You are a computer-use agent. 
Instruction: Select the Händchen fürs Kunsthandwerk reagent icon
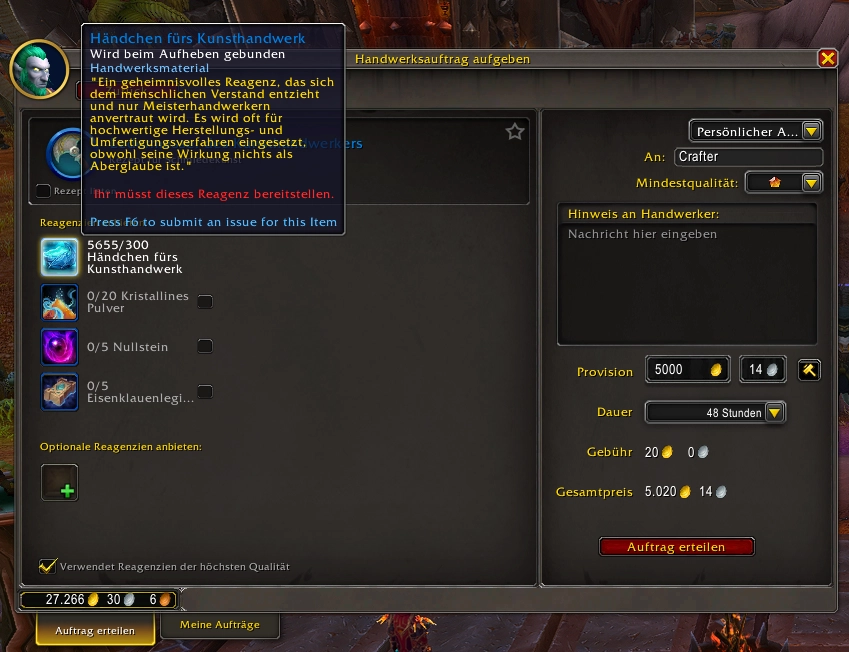(x=60, y=256)
